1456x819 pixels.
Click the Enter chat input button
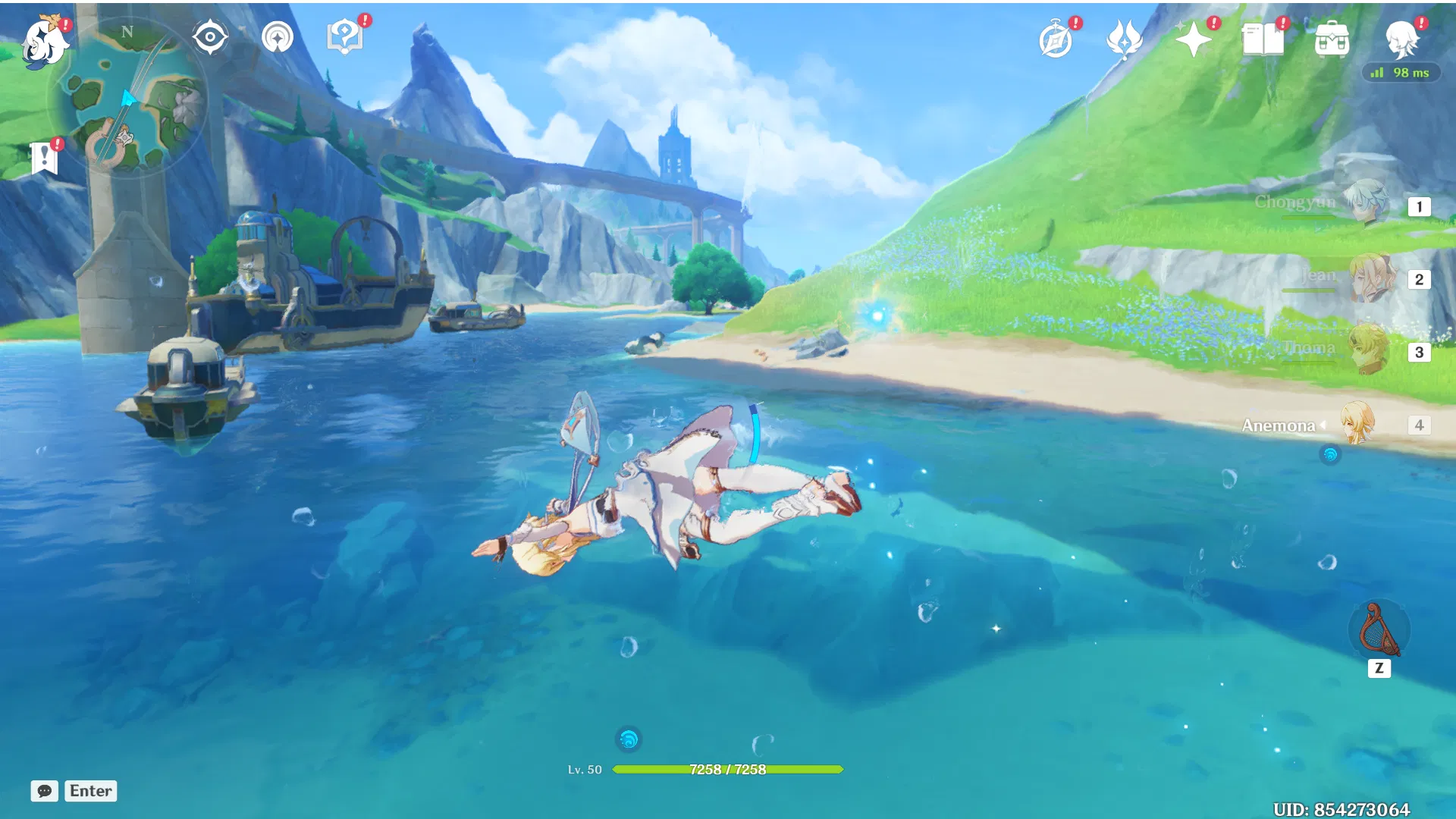click(x=90, y=791)
